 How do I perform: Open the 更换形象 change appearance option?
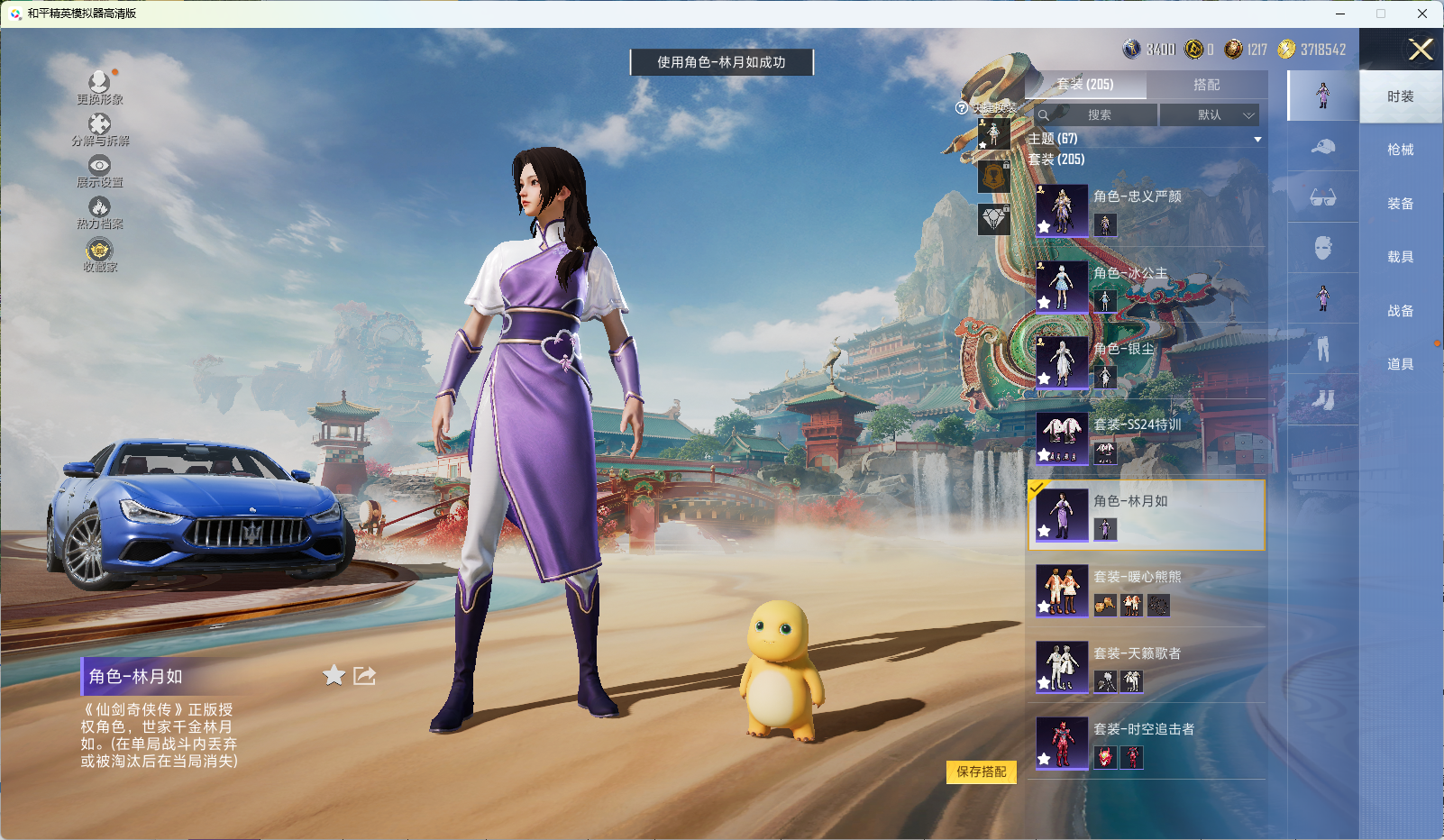tap(99, 87)
